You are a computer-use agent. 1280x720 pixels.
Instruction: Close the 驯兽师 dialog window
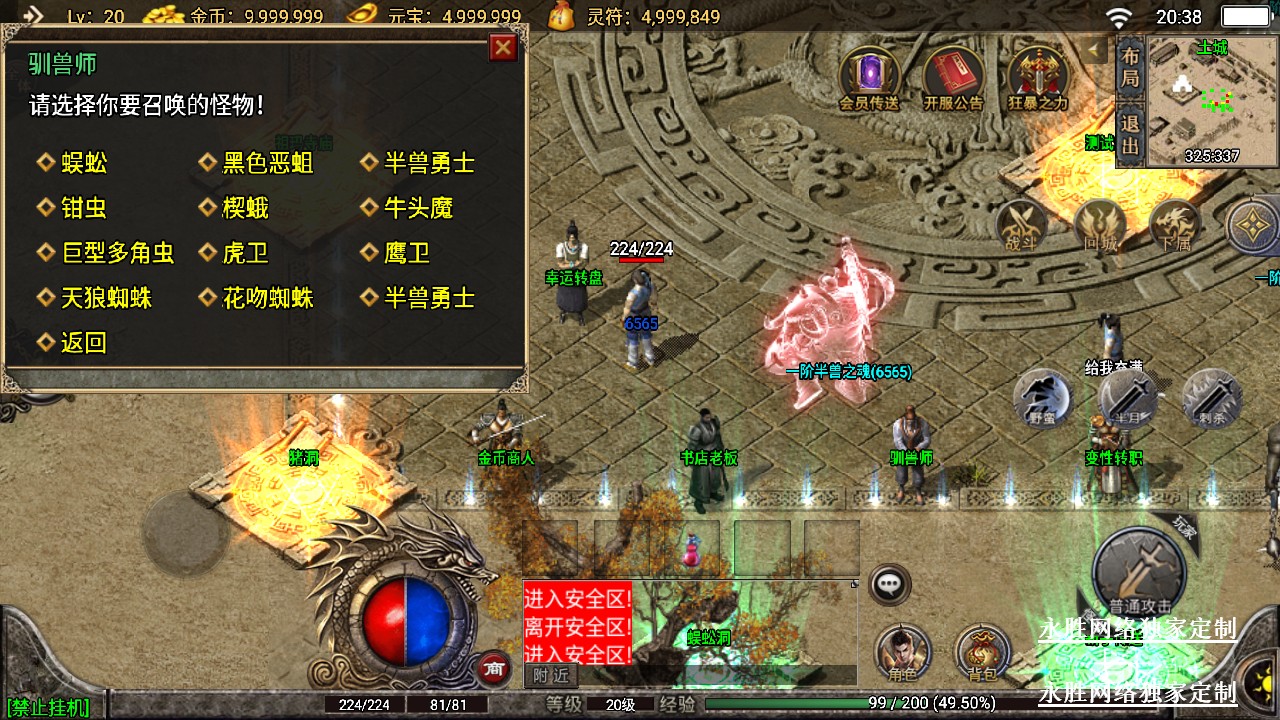click(x=503, y=47)
